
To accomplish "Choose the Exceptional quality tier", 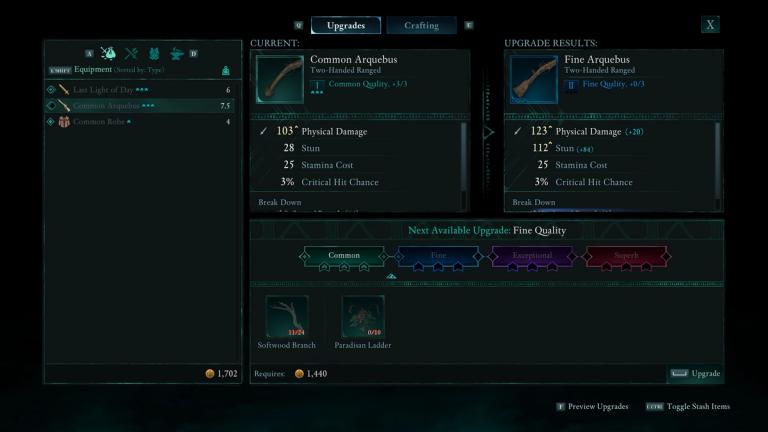I will 532,257.
